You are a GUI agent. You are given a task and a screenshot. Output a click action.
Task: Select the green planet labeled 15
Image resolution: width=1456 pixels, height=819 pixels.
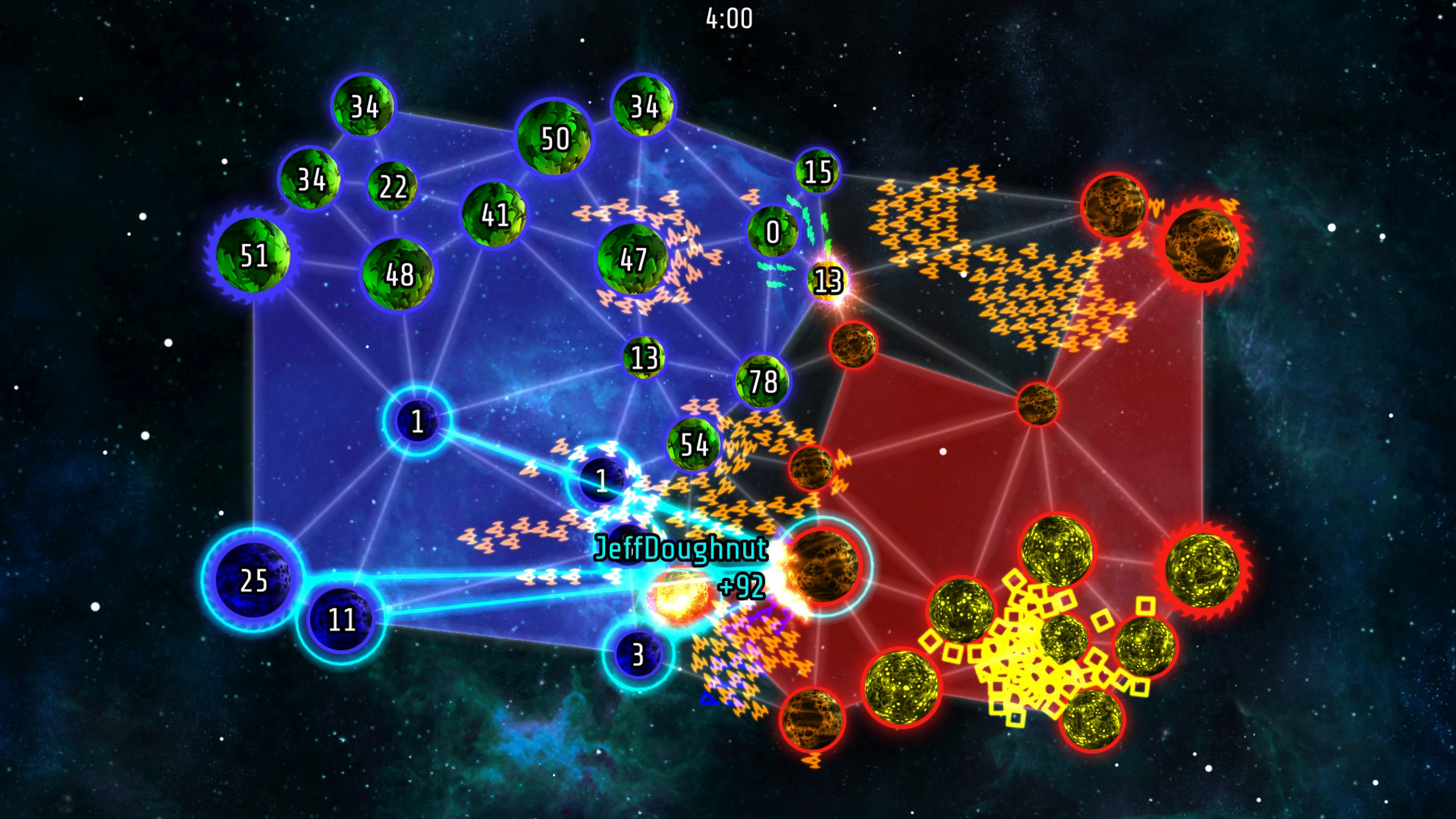coord(817,171)
